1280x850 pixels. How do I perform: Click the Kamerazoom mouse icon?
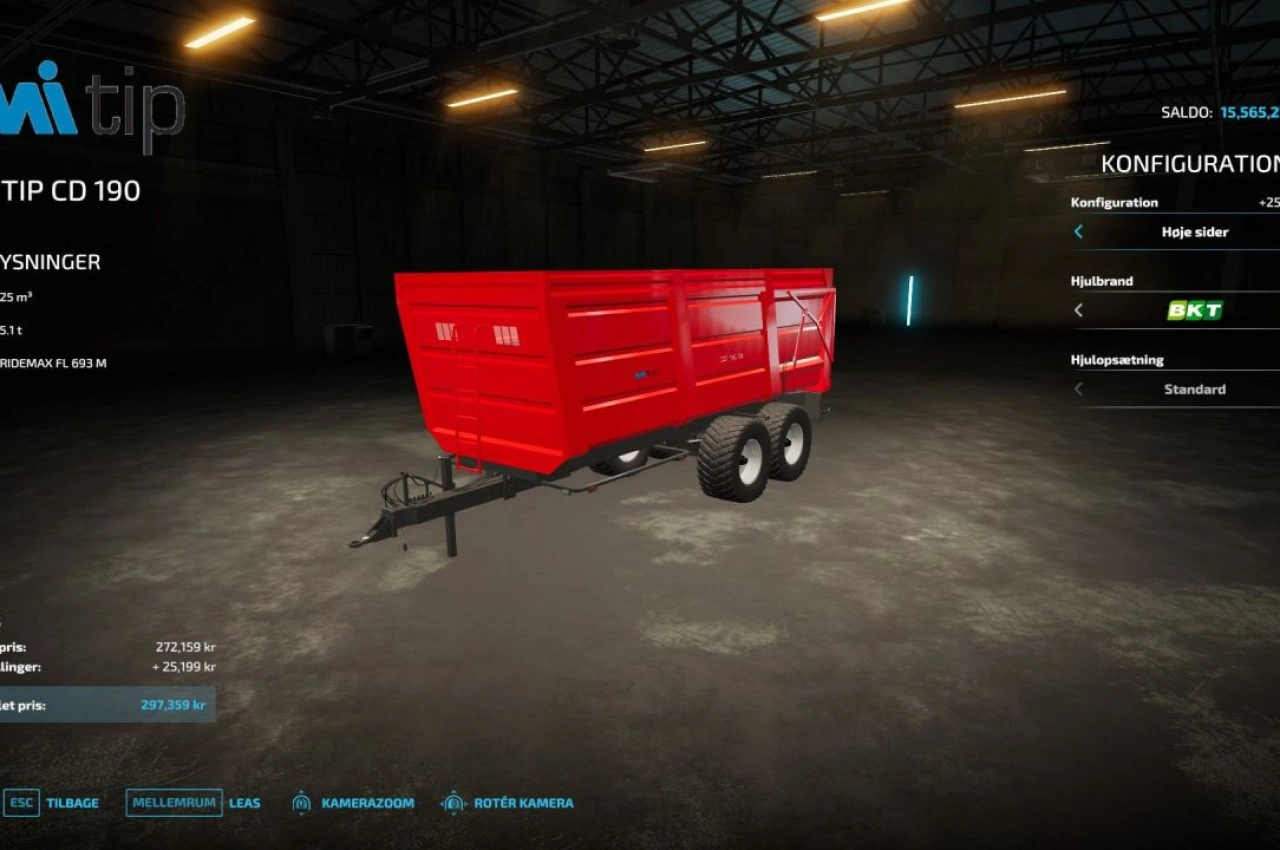[x=299, y=802]
